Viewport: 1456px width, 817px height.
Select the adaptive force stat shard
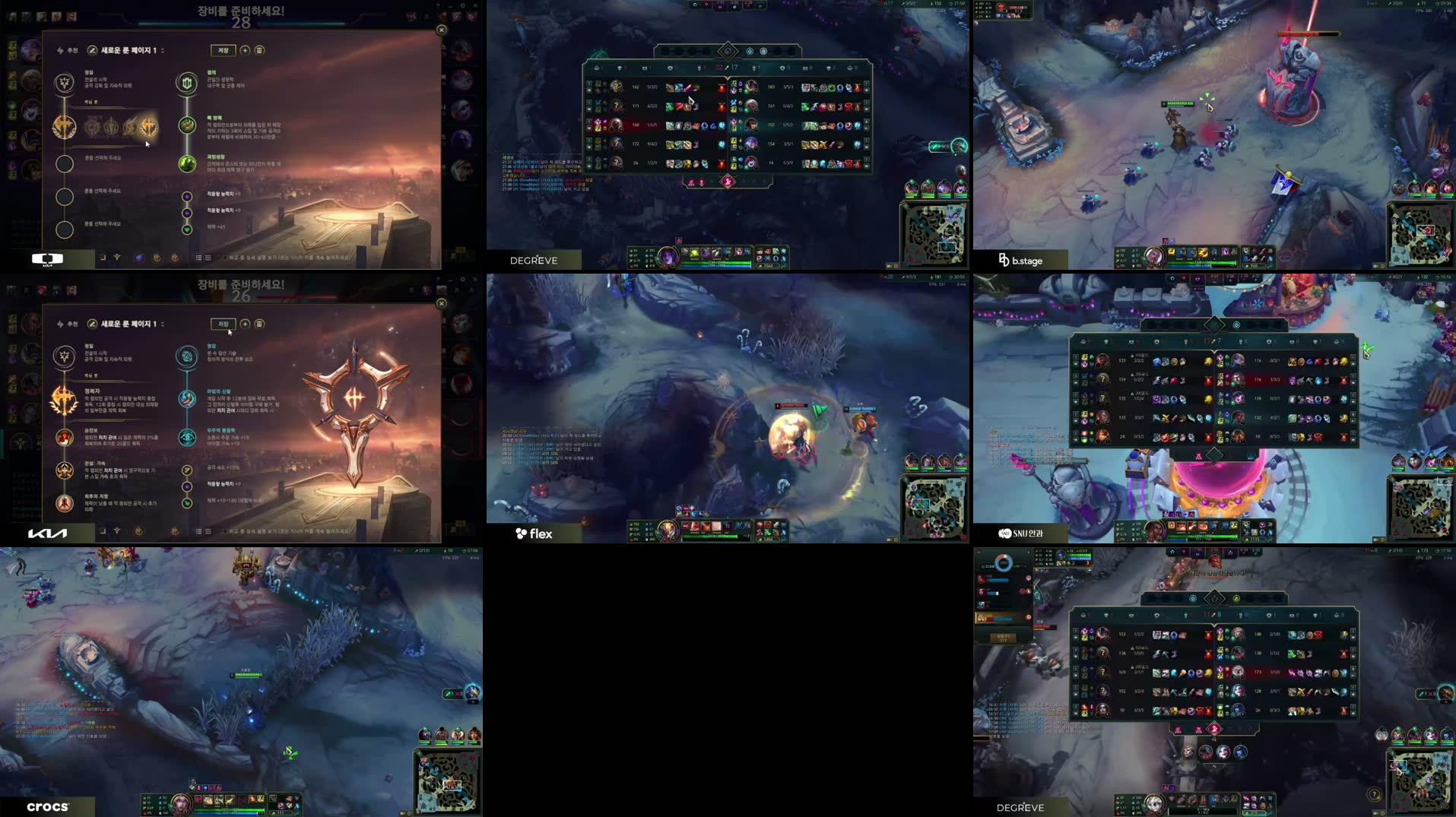[187, 196]
